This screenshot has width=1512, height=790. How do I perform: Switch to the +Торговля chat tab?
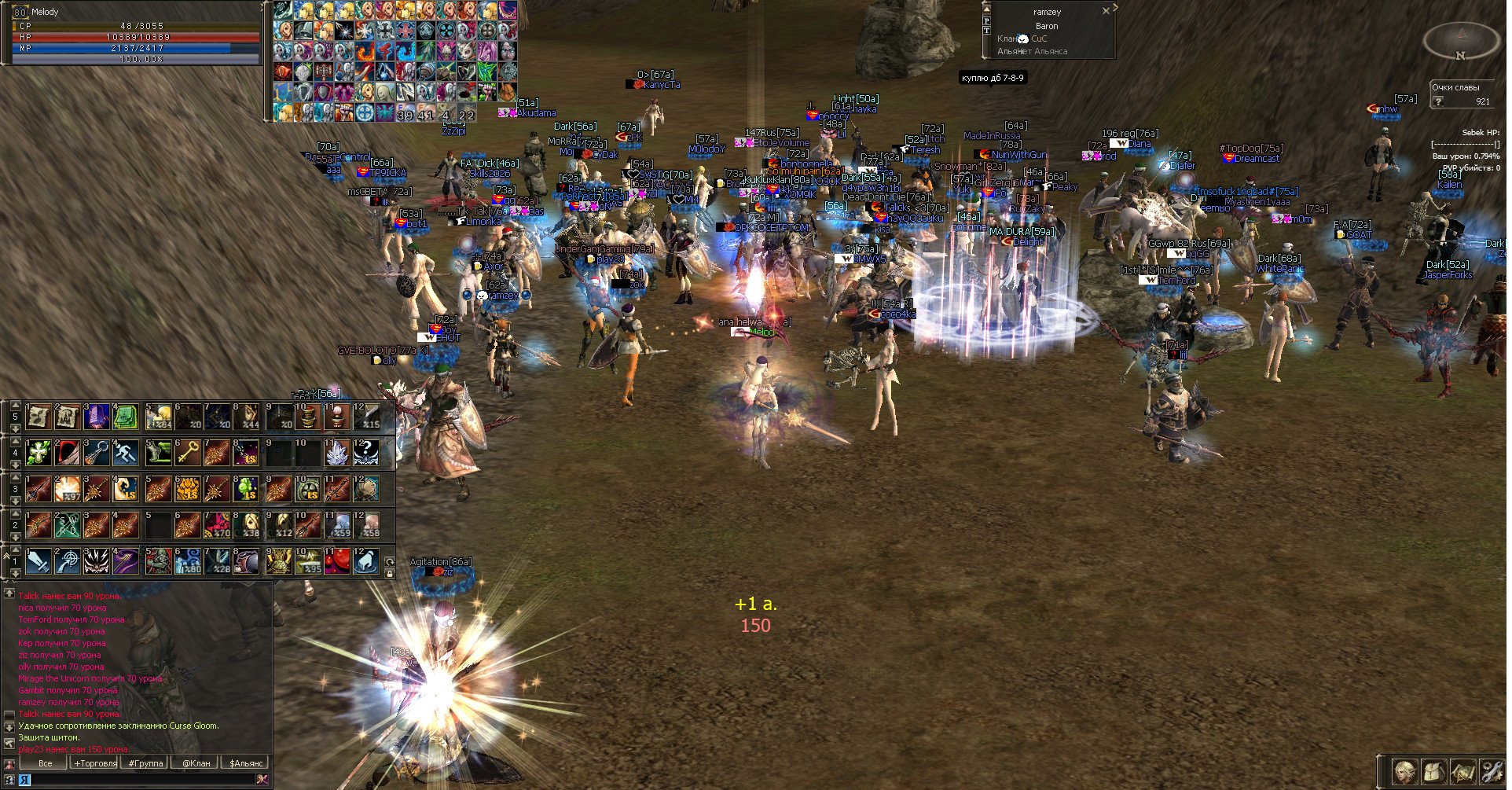(96, 762)
